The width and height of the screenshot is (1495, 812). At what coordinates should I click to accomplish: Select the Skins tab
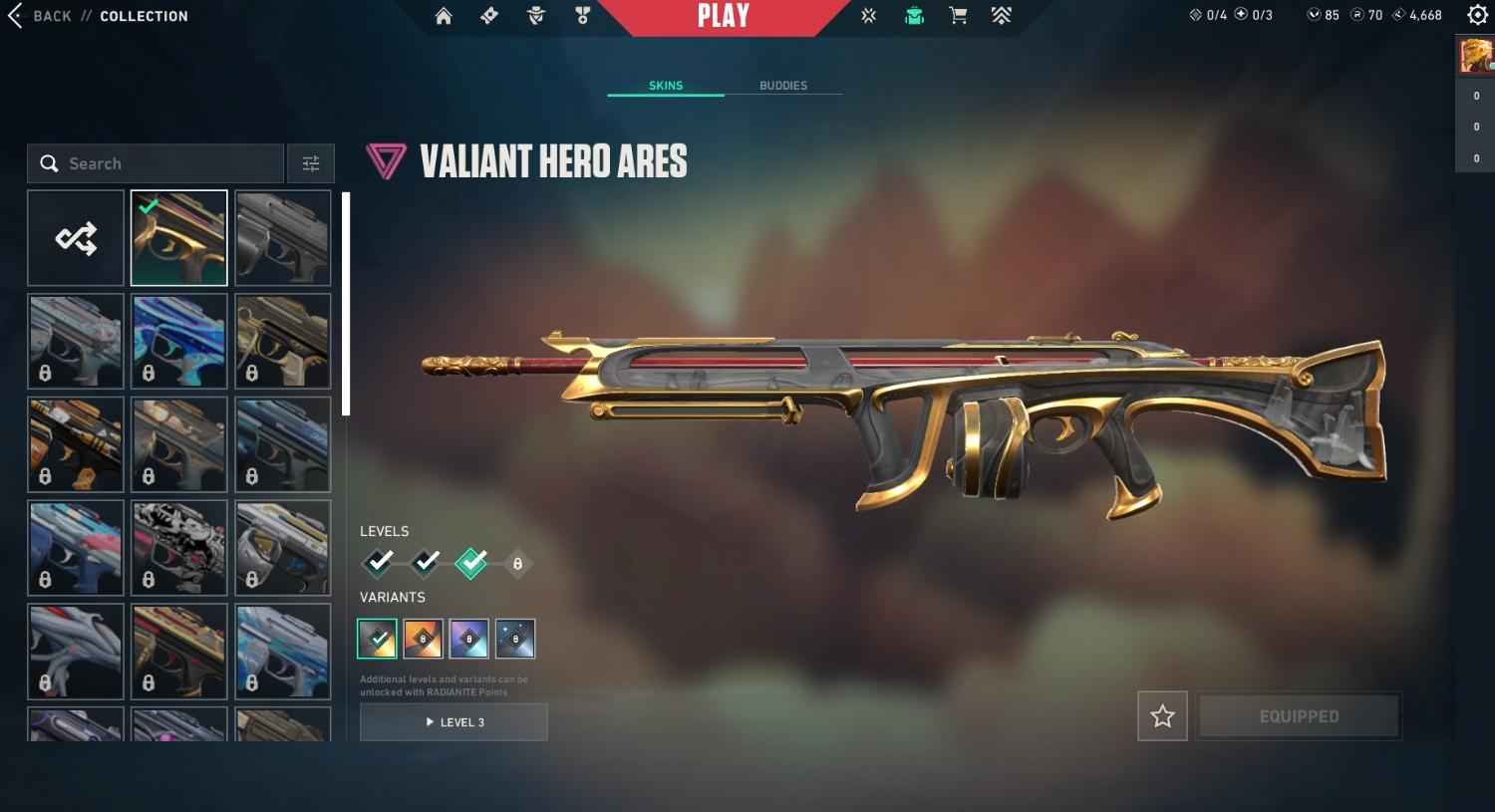[666, 86]
